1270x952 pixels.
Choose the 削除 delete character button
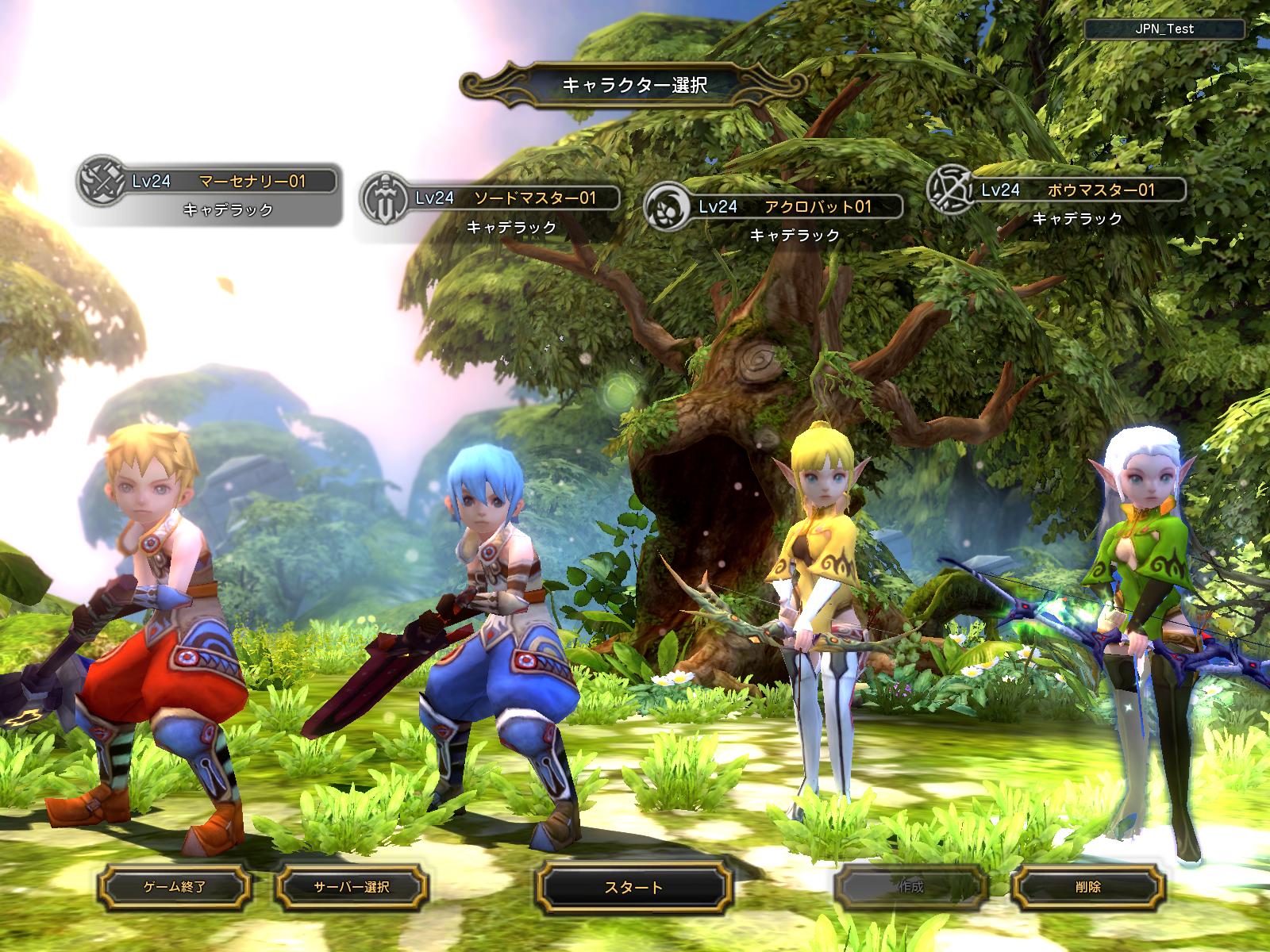click(1089, 887)
